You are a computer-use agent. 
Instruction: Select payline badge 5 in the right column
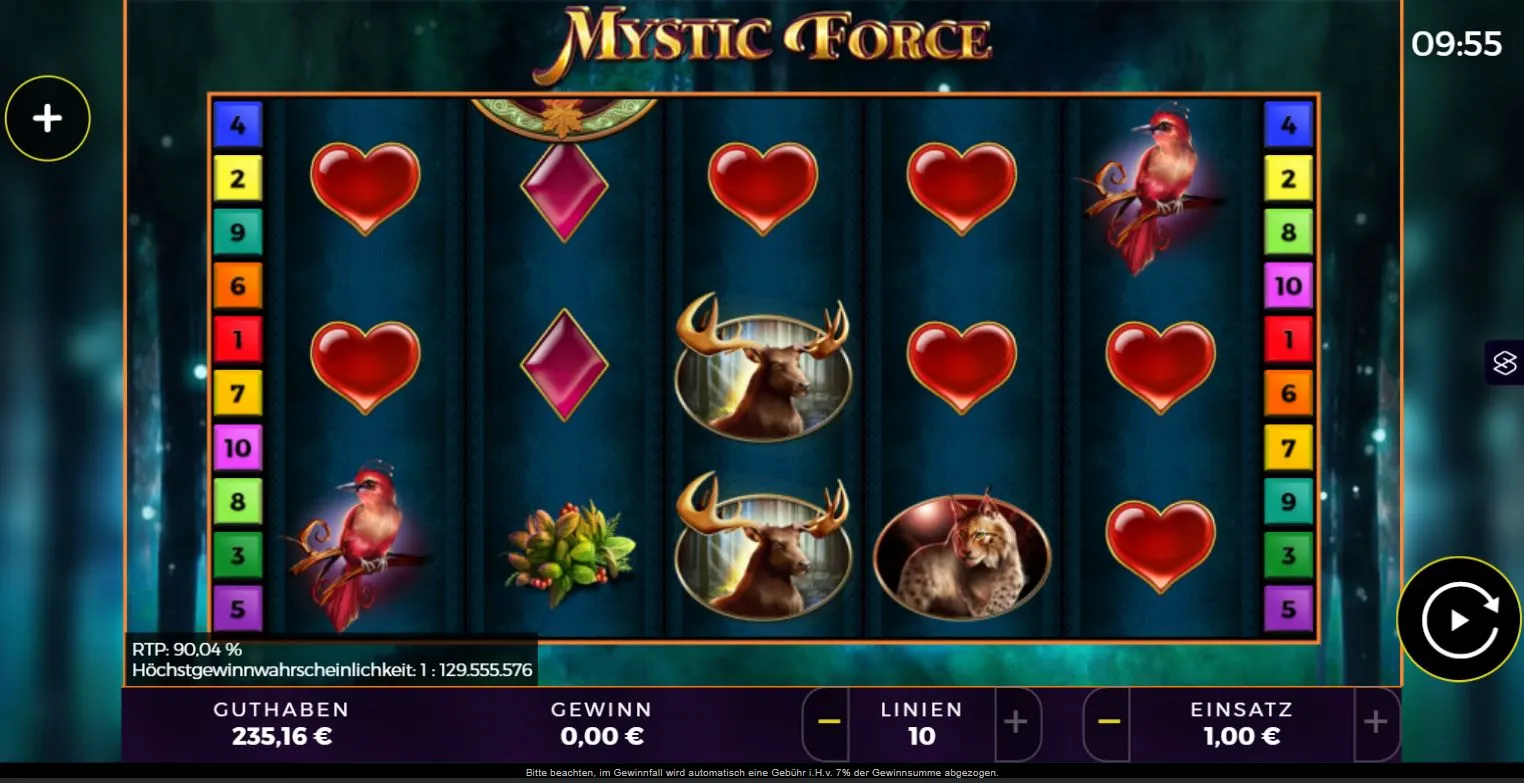[1288, 610]
